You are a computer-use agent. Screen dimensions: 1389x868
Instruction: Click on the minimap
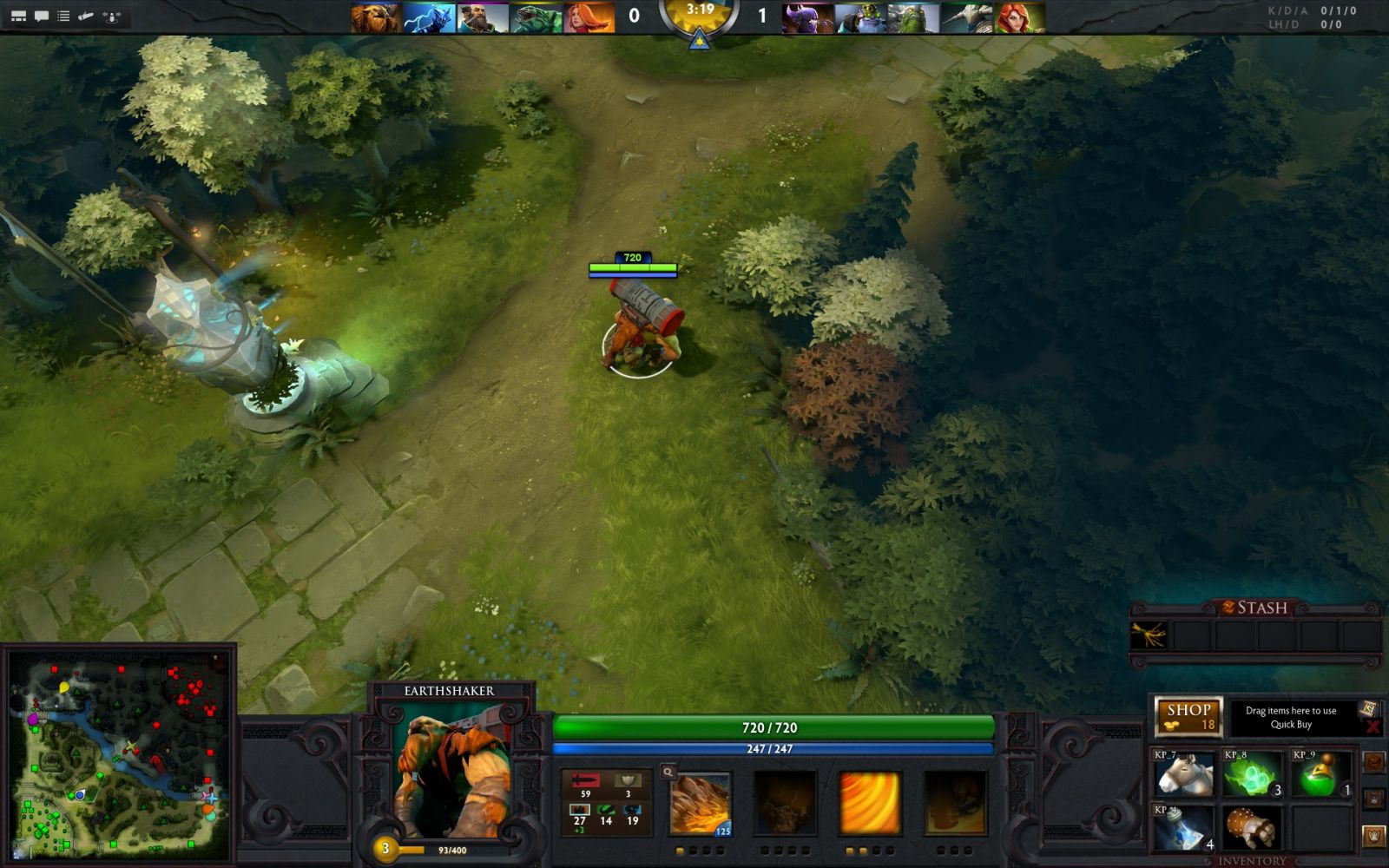tap(119, 753)
